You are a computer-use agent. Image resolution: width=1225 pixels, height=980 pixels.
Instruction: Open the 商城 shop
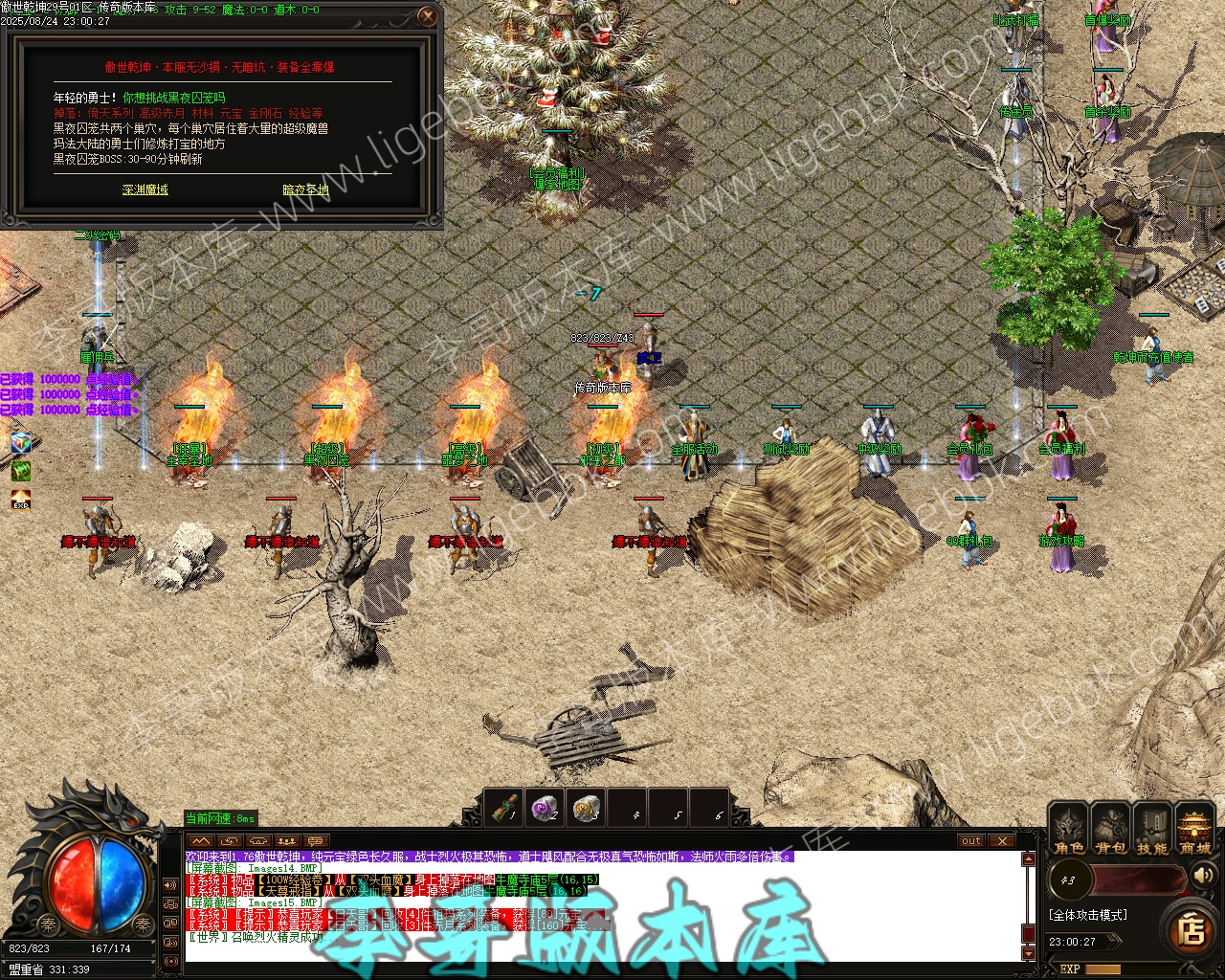click(x=1194, y=829)
